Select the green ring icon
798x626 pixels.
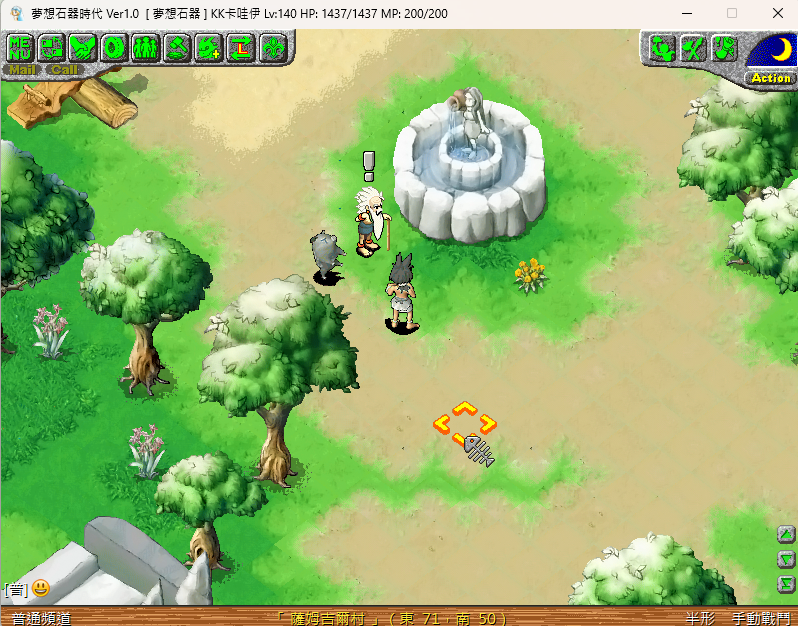(x=114, y=47)
